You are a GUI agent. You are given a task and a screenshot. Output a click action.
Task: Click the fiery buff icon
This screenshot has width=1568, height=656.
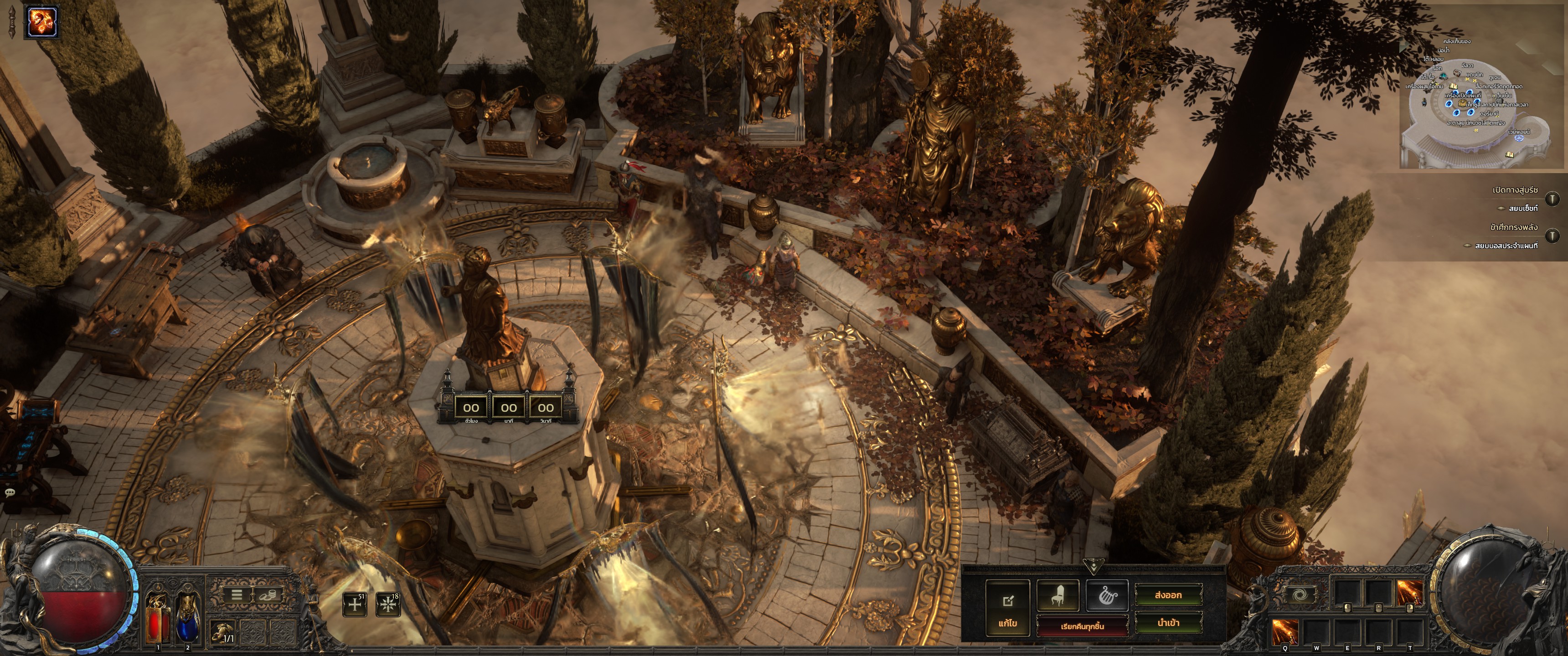(x=42, y=22)
